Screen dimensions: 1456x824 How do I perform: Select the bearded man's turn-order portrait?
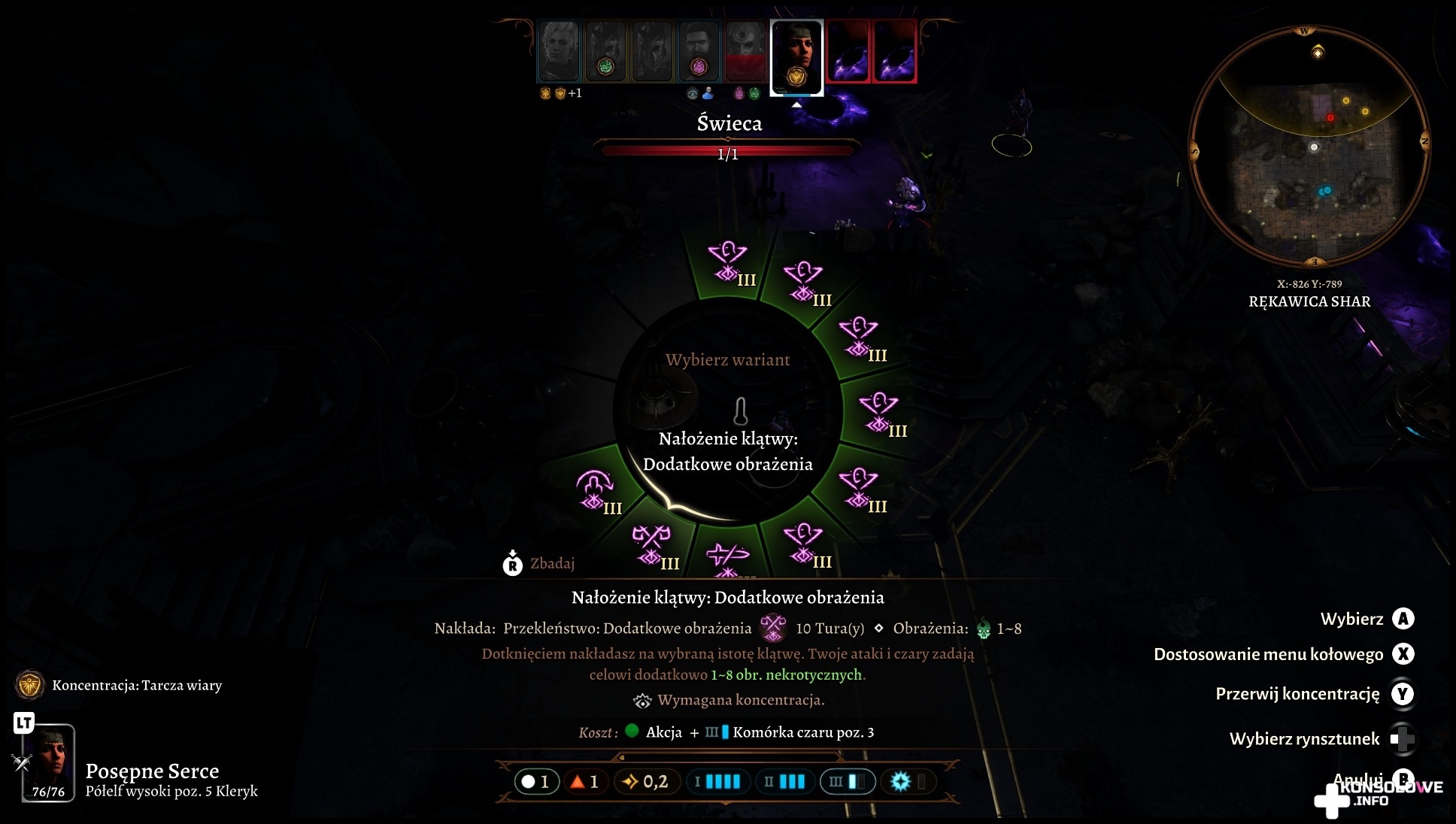coord(699,50)
